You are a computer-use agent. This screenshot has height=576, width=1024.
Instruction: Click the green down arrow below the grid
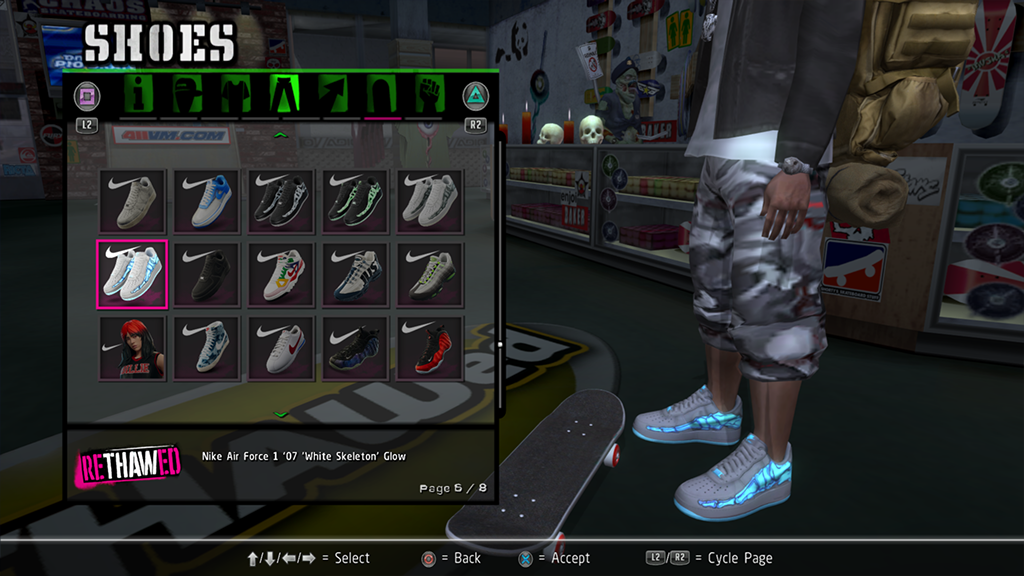281,413
